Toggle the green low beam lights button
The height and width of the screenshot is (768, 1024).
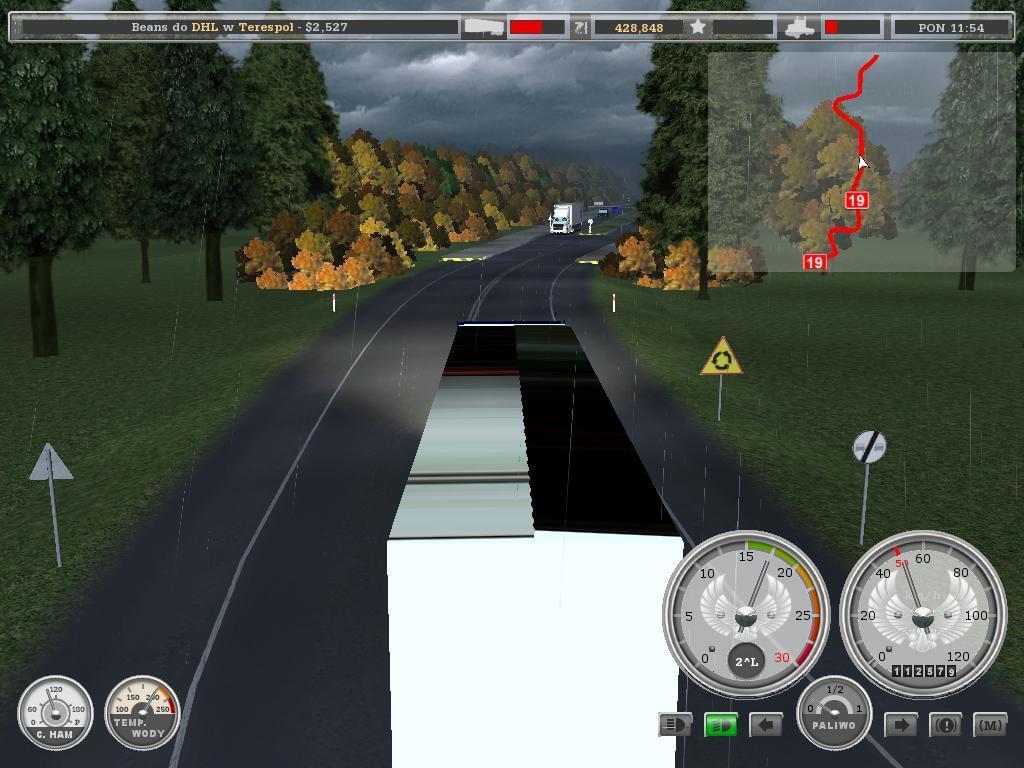coord(720,724)
